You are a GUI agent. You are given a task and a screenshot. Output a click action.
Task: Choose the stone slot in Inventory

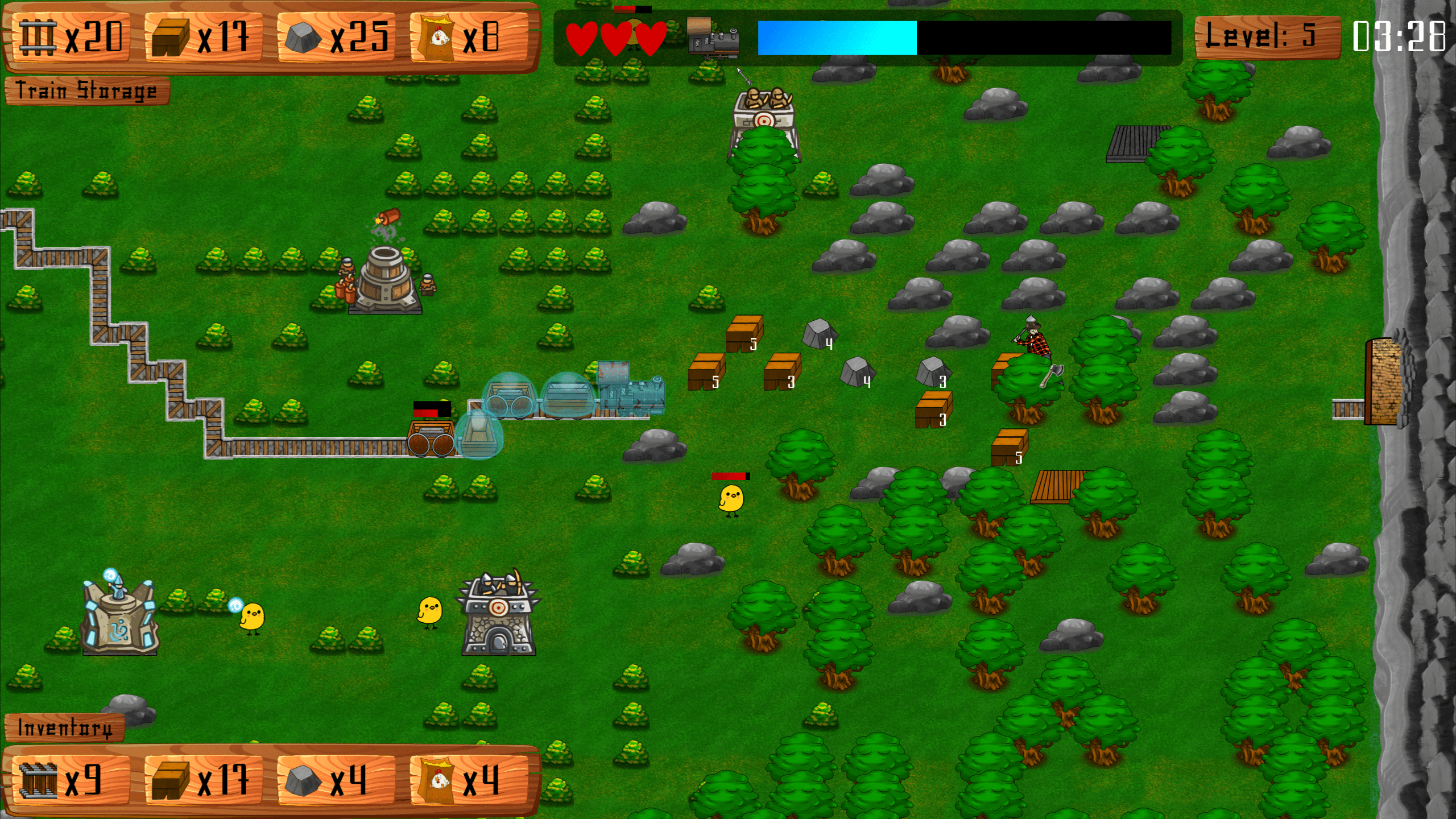tap(336, 779)
